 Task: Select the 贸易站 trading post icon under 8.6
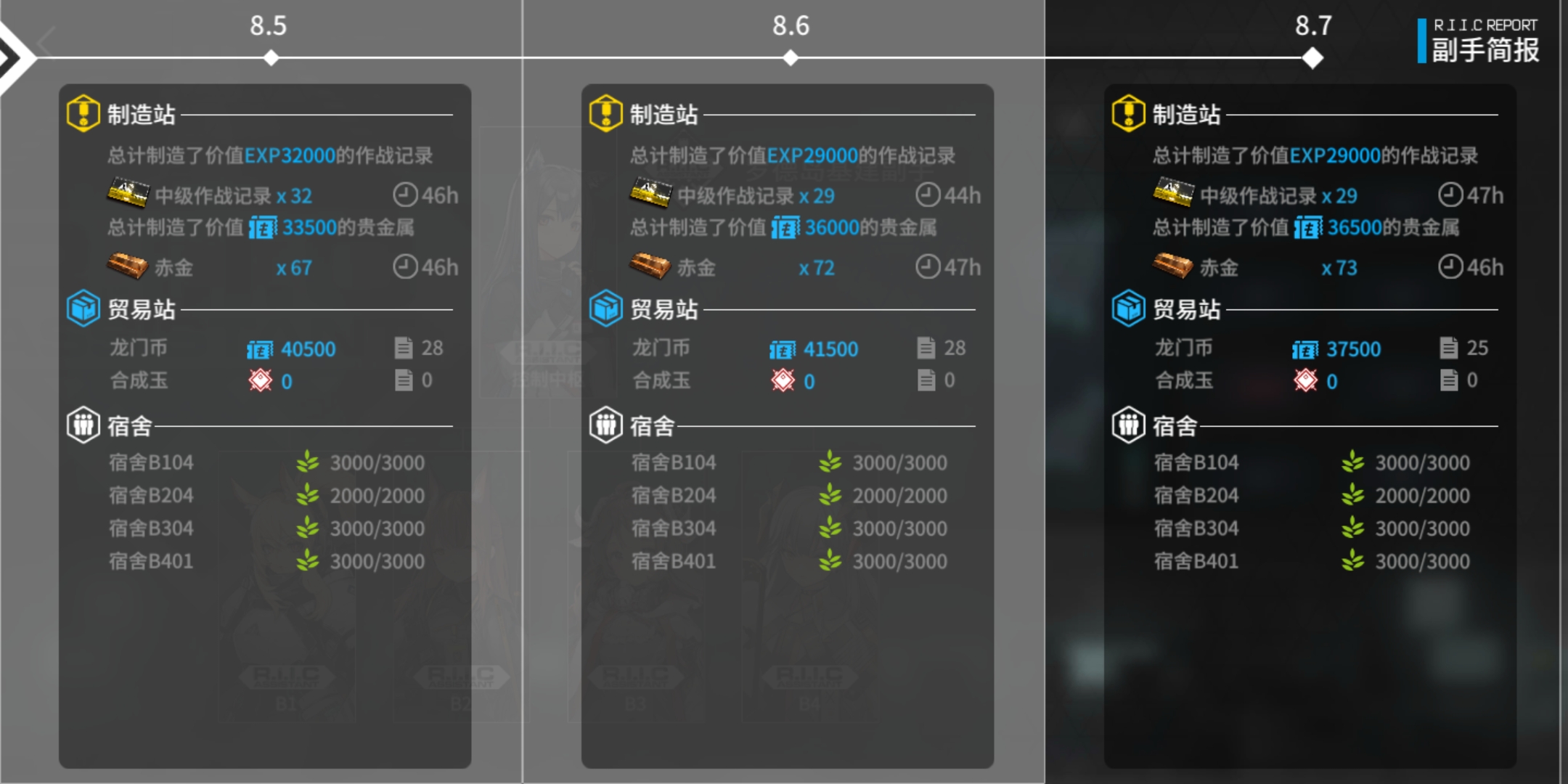pyautogui.click(x=606, y=308)
